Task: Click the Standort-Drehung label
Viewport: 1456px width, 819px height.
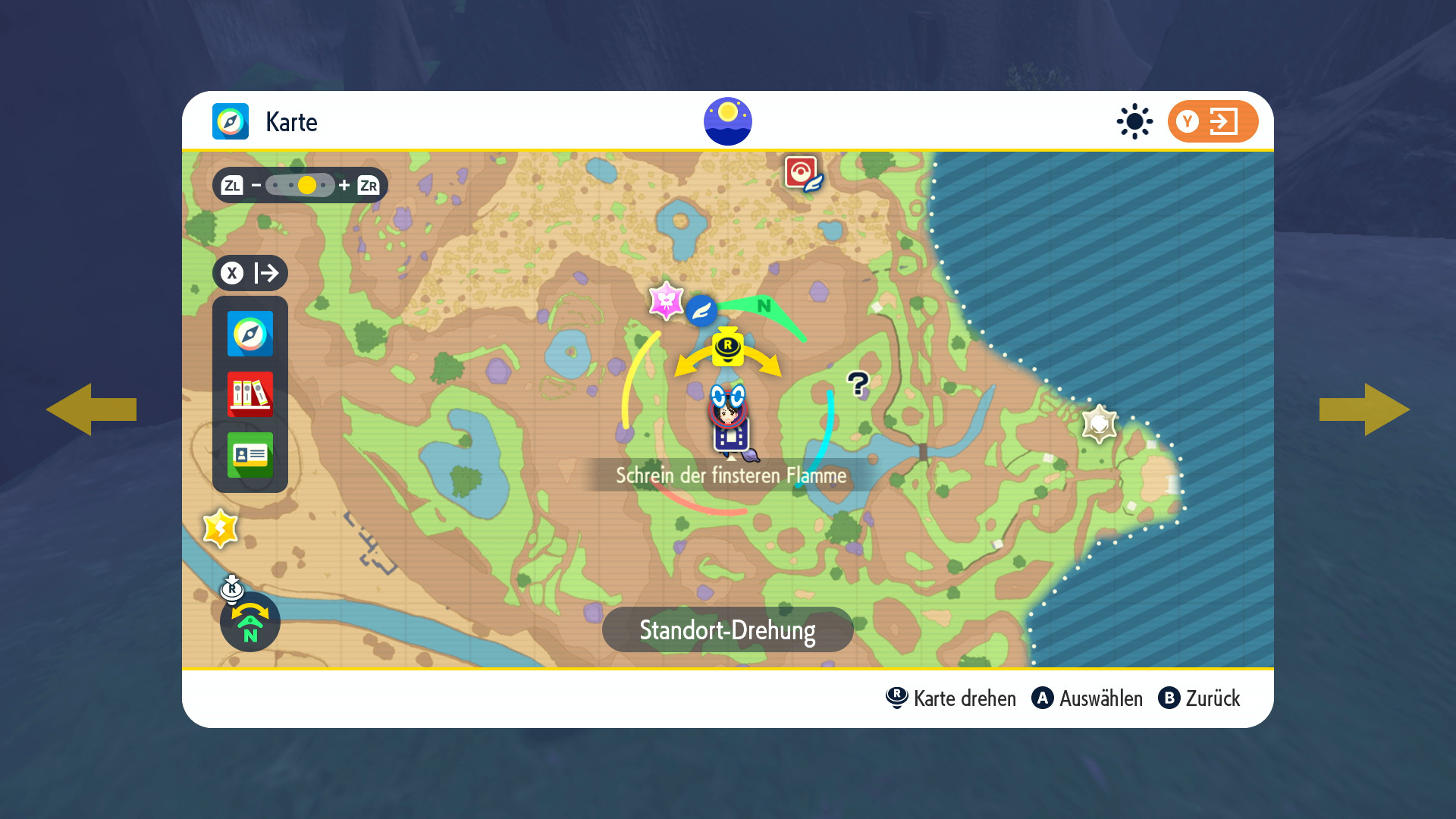Action: click(727, 629)
